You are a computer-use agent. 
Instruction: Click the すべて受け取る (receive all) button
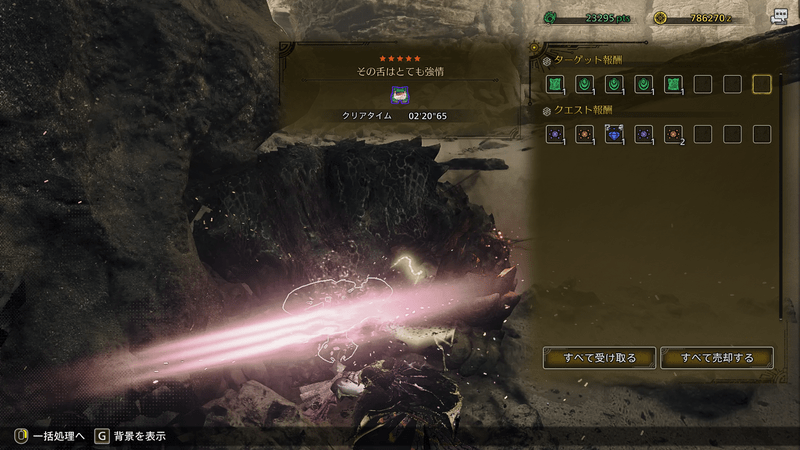(x=599, y=357)
